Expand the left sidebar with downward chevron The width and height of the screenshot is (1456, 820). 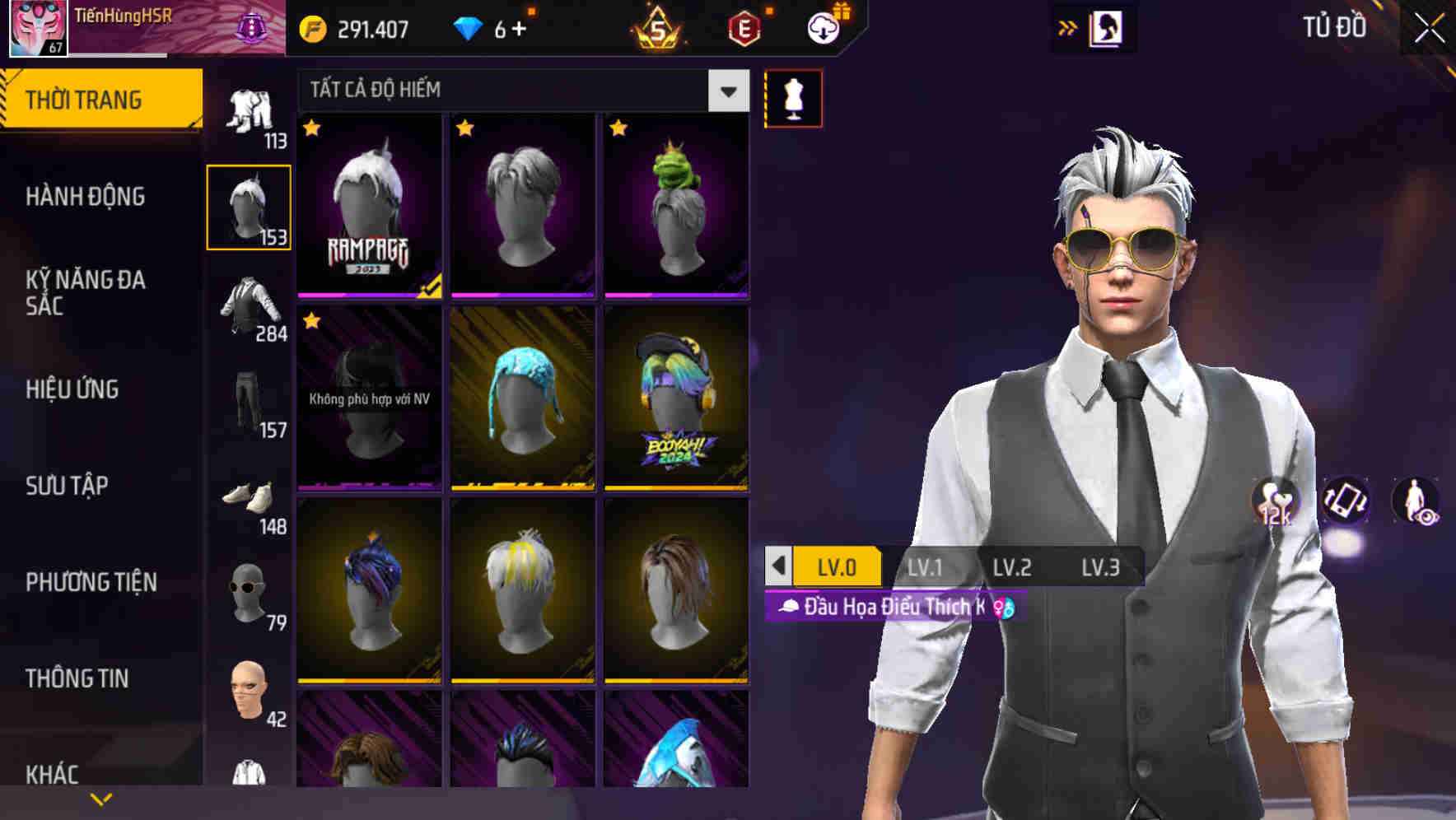[100, 797]
